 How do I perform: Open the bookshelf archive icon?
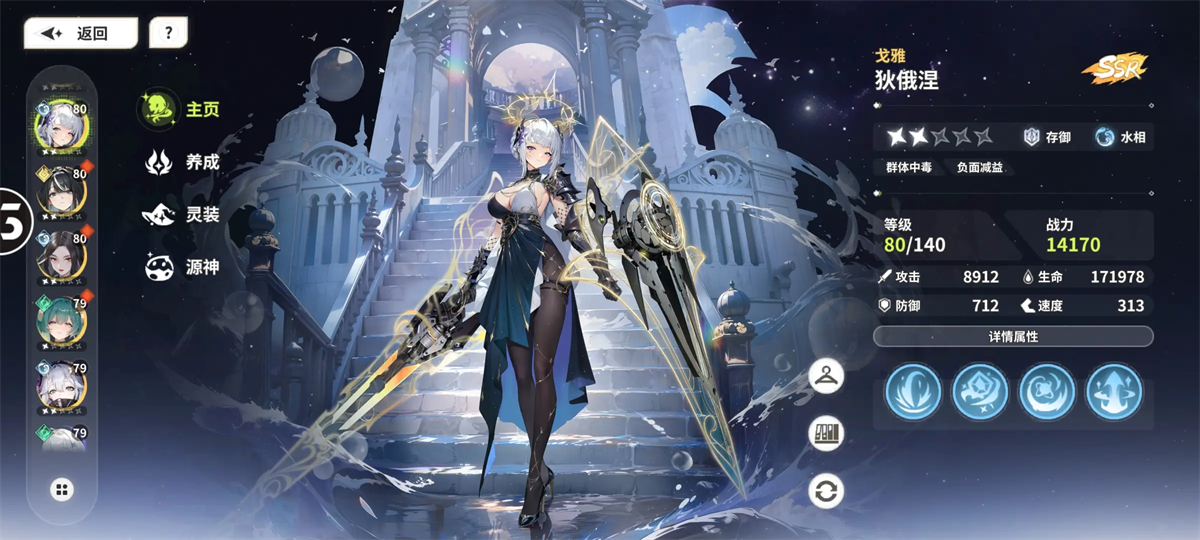828,433
